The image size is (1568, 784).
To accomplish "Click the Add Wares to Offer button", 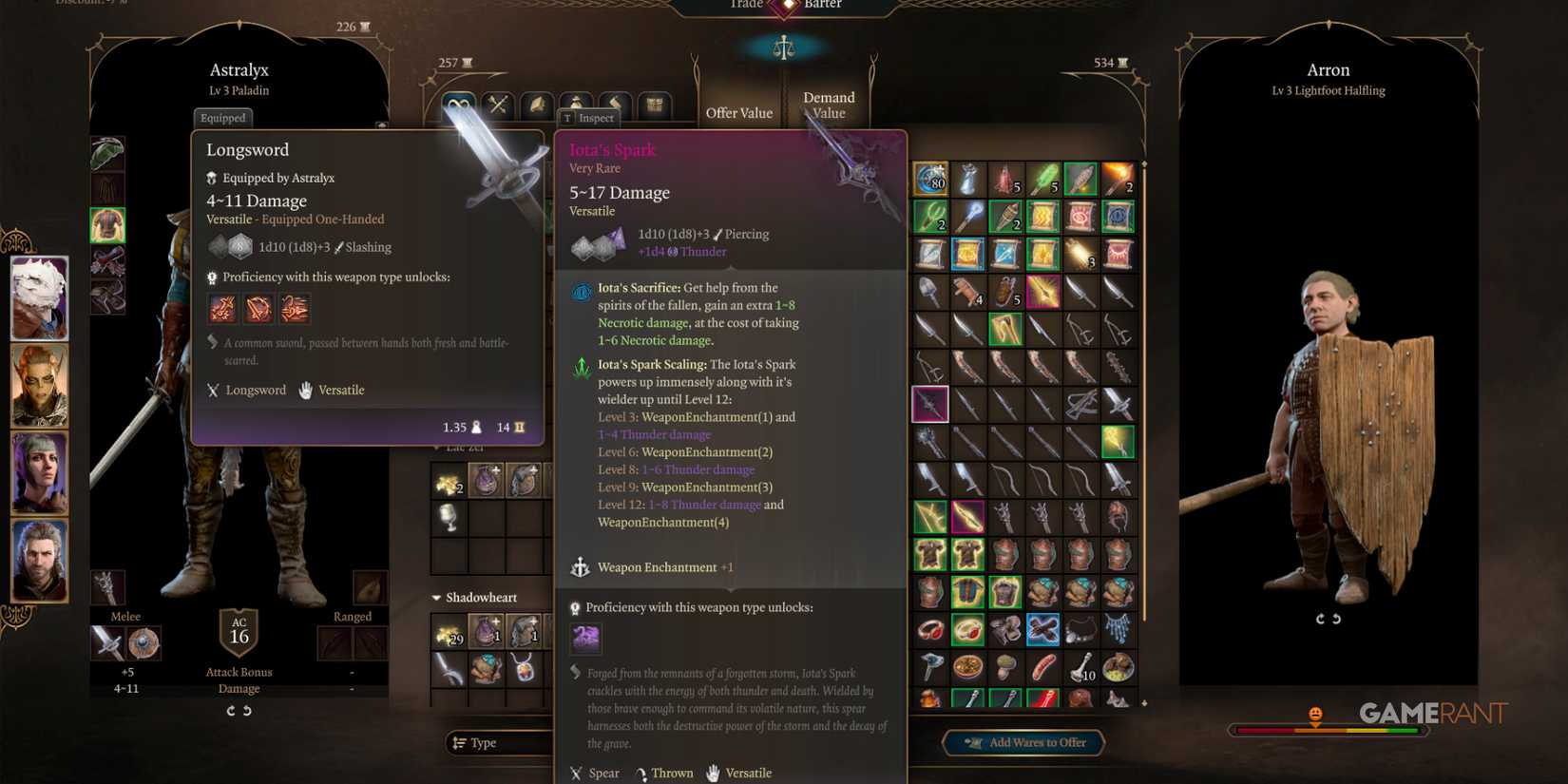I will 1023,742.
